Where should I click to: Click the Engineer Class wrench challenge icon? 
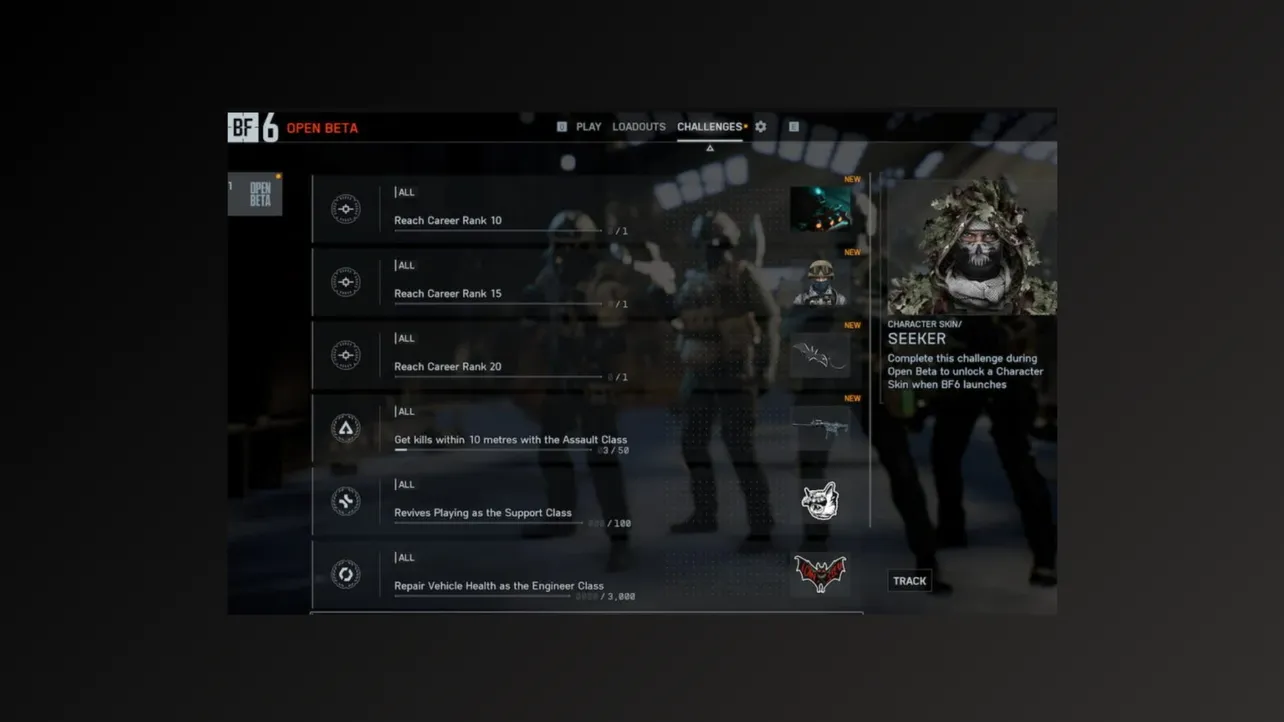click(x=345, y=573)
